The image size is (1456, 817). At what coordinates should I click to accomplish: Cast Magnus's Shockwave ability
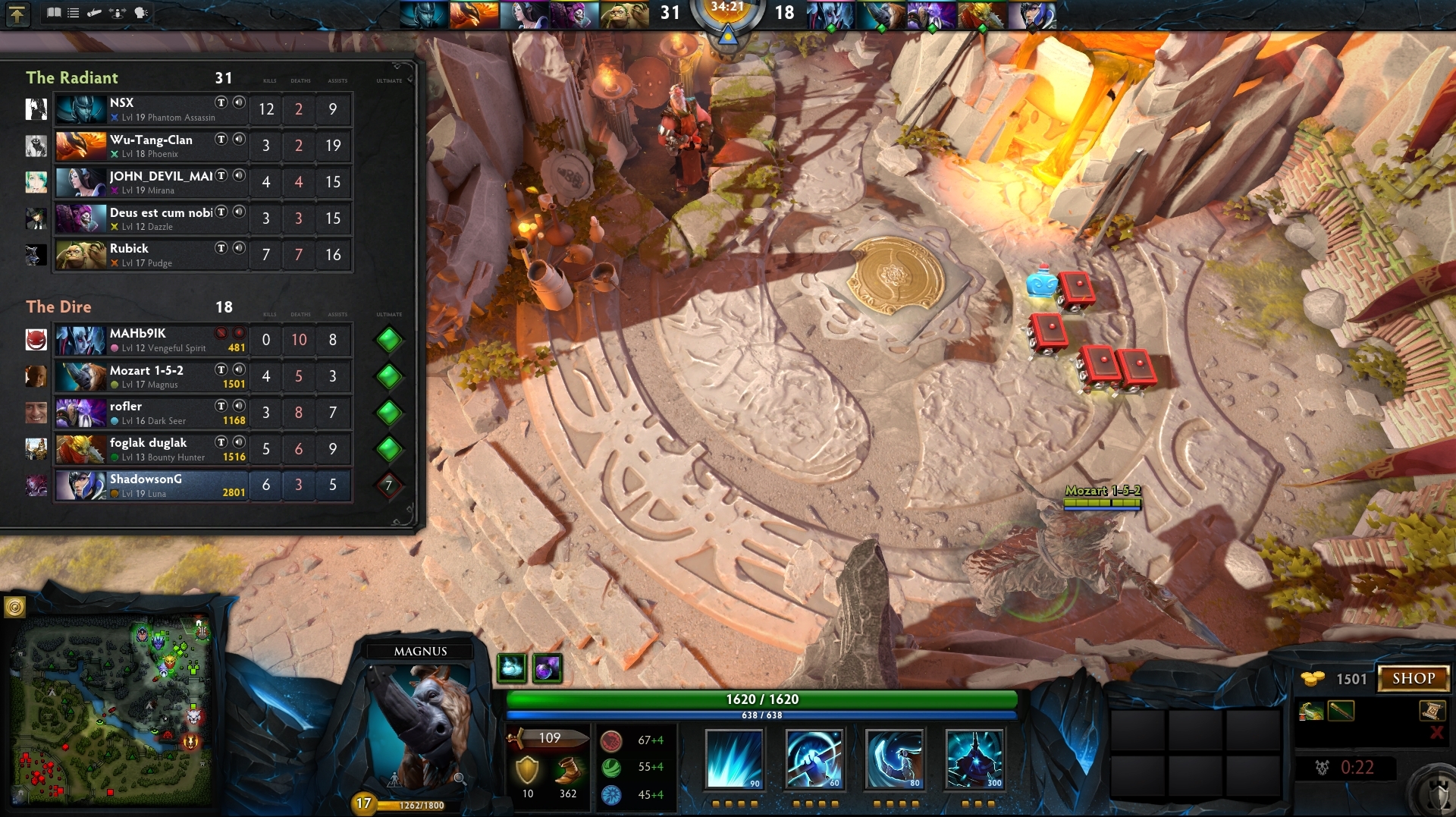click(733, 759)
